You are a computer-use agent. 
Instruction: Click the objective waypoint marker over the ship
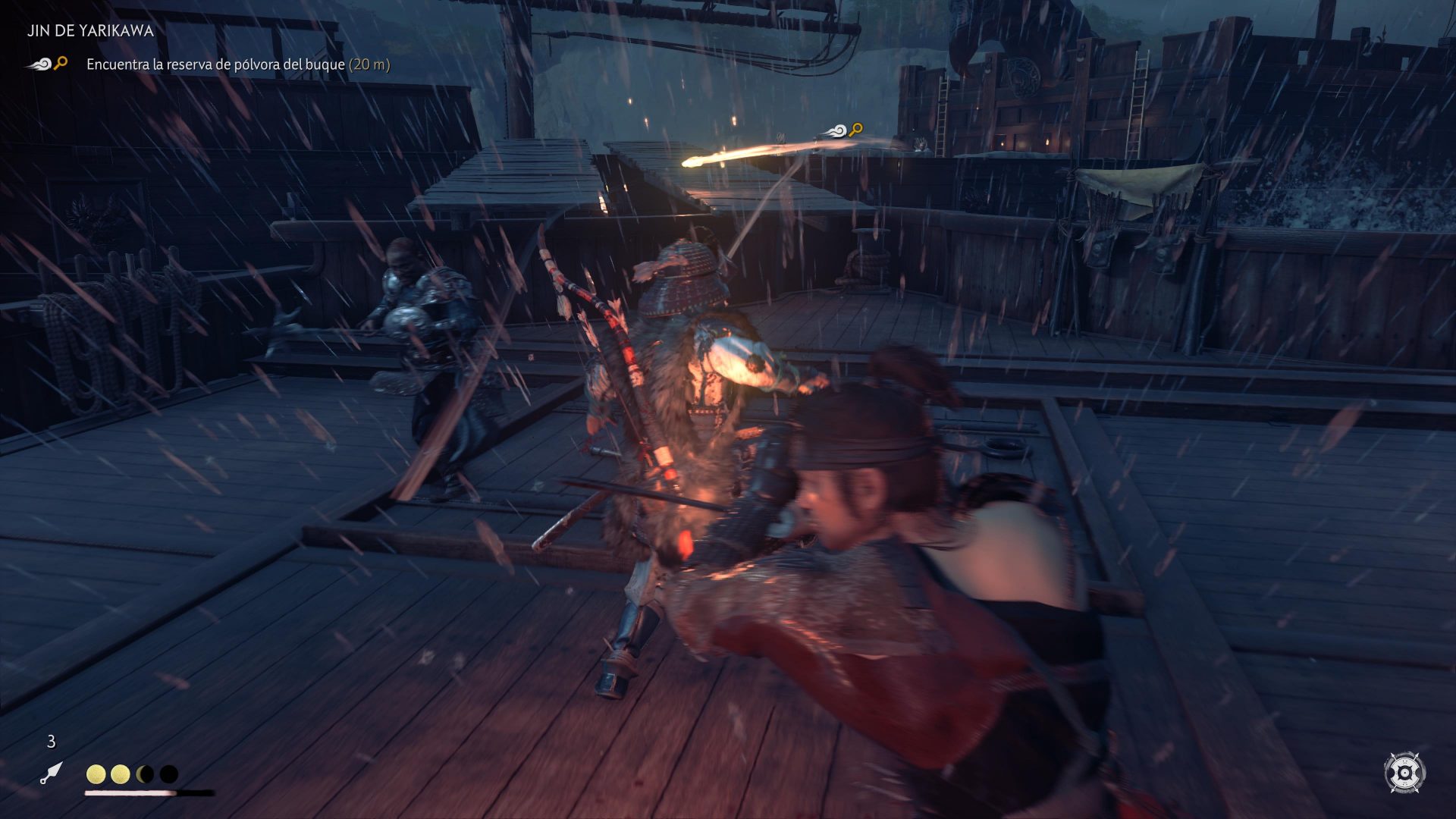click(x=844, y=130)
